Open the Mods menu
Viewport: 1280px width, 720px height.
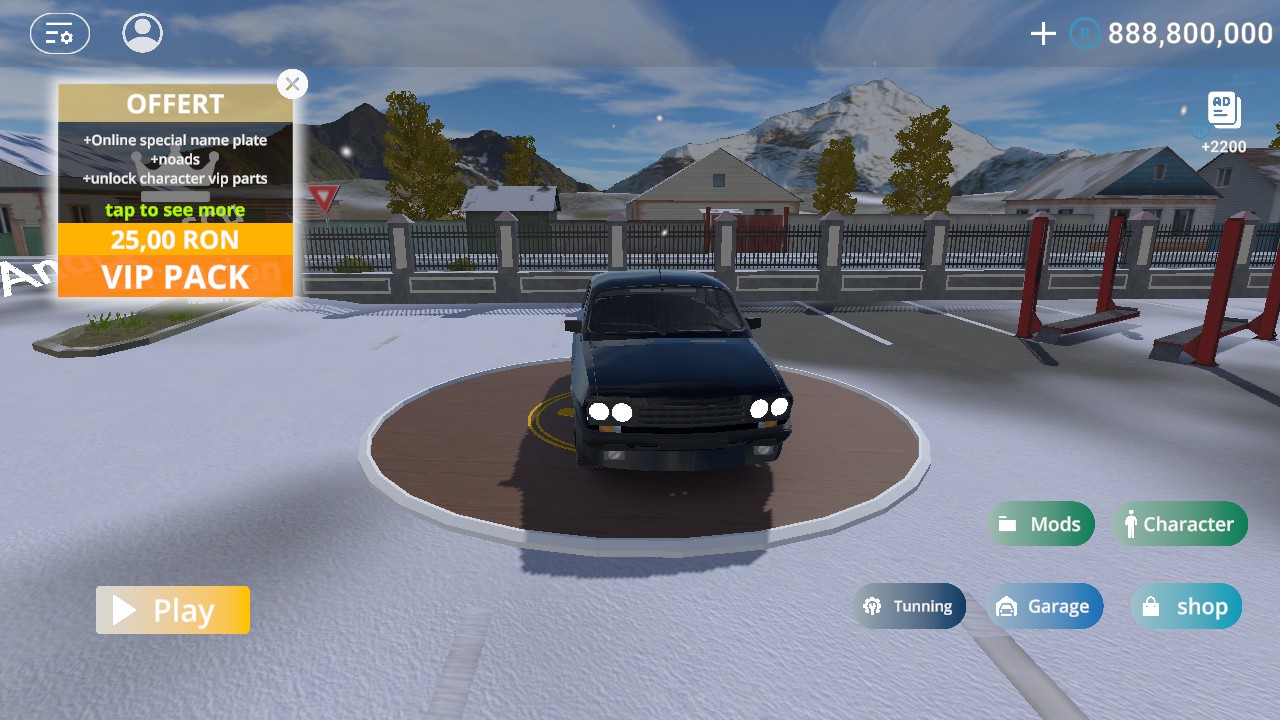1041,524
